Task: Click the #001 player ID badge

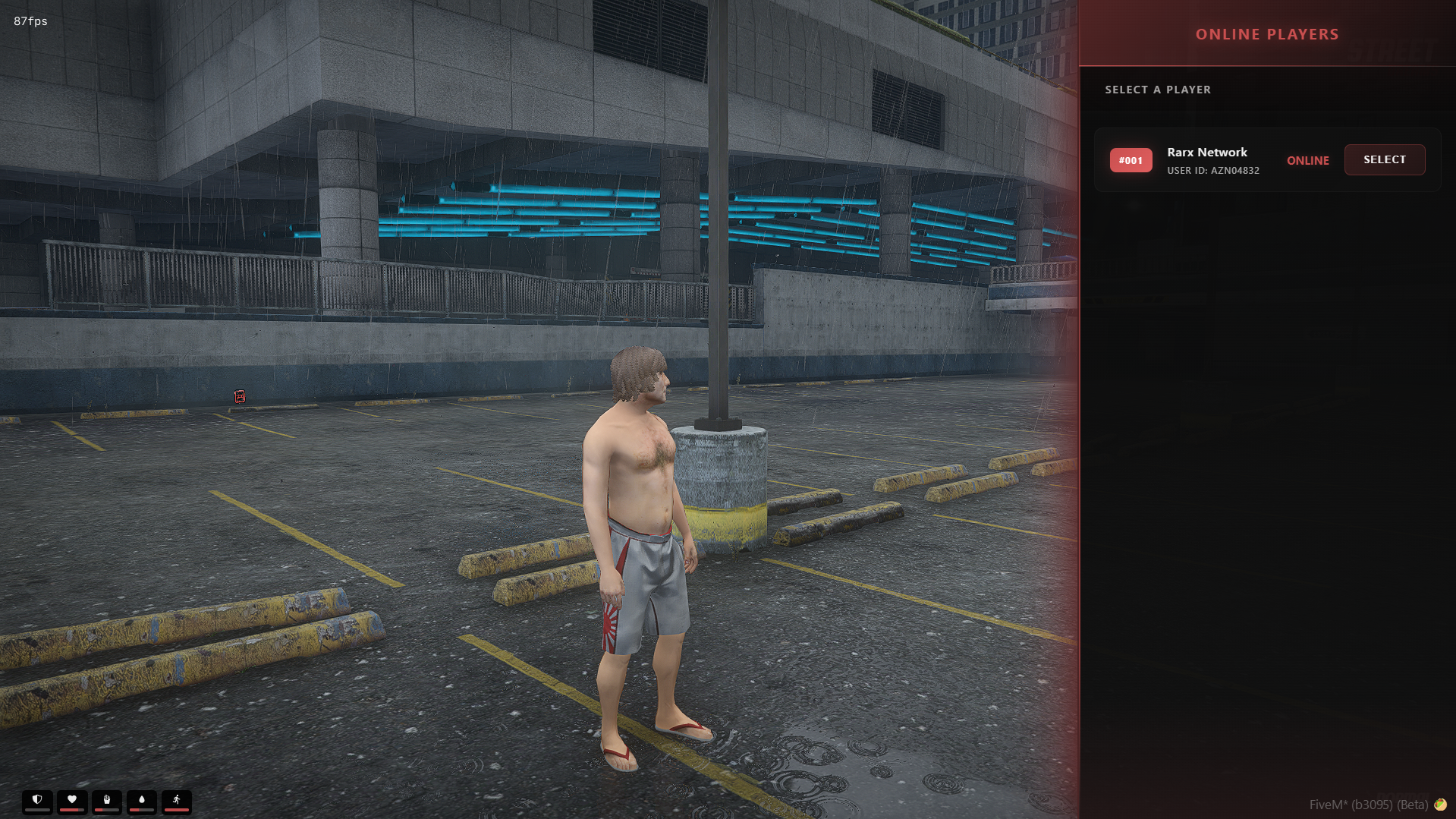Action: tap(1131, 160)
